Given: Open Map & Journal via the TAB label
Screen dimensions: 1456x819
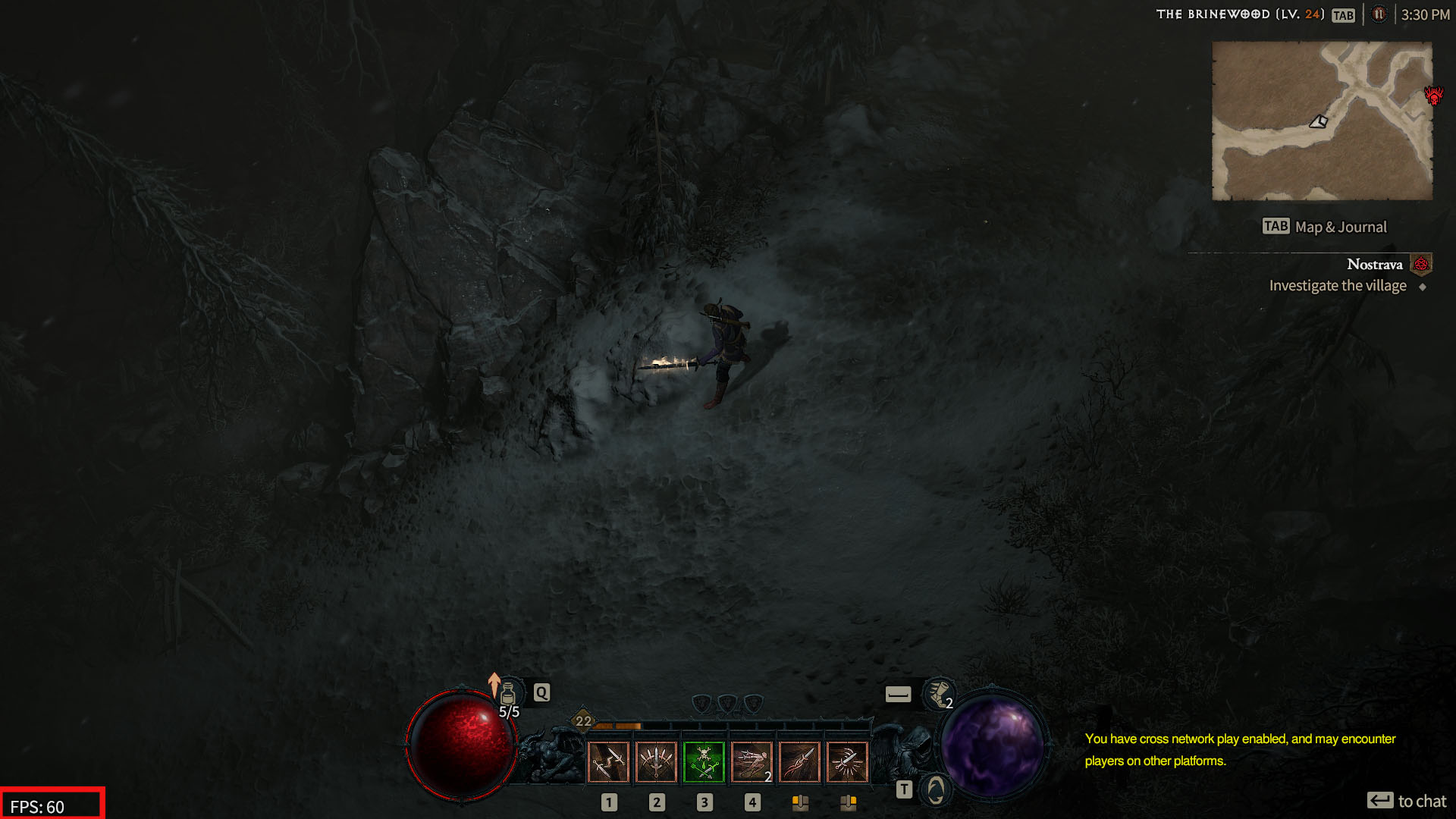Looking at the screenshot, I should 1275,225.
